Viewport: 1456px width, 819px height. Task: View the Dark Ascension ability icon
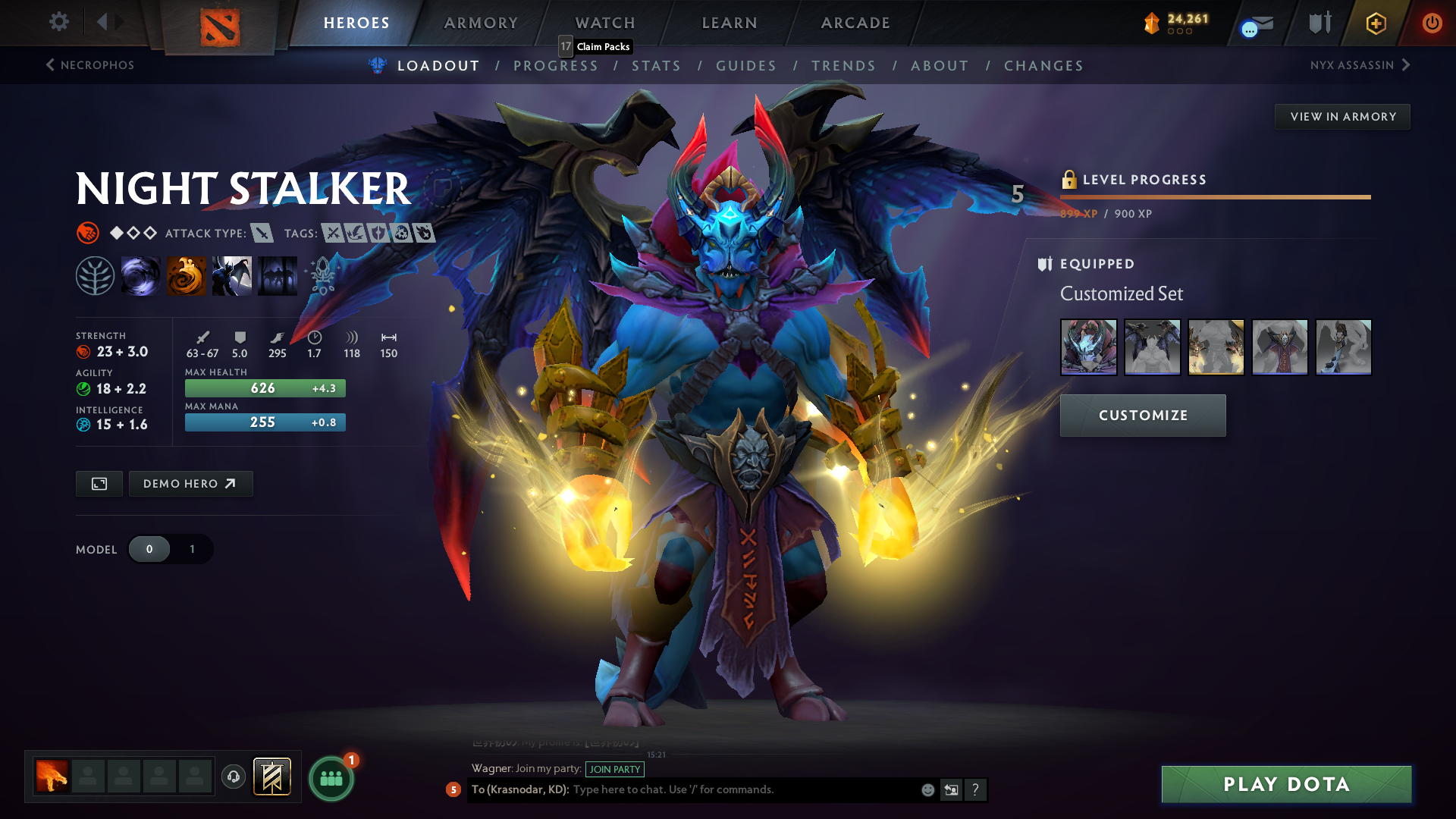point(278,275)
